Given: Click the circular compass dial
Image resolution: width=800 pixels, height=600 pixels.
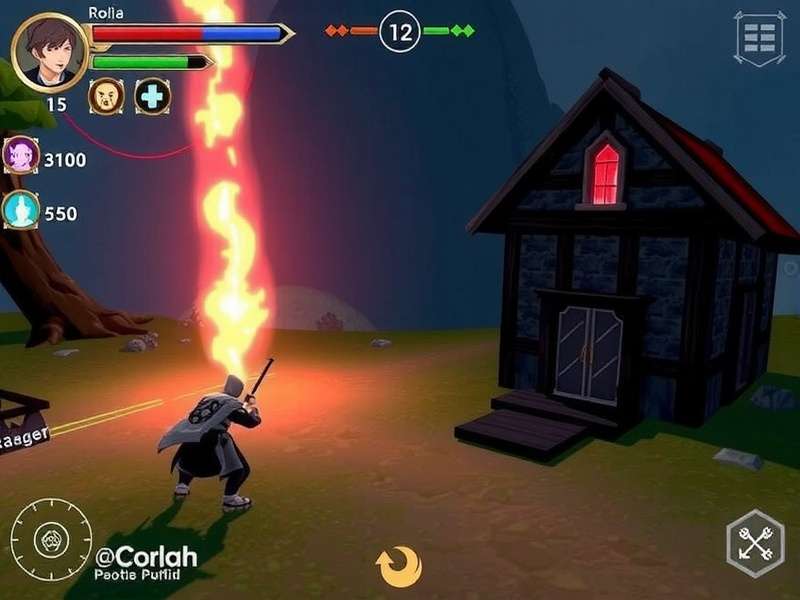Looking at the screenshot, I should click(x=51, y=540).
